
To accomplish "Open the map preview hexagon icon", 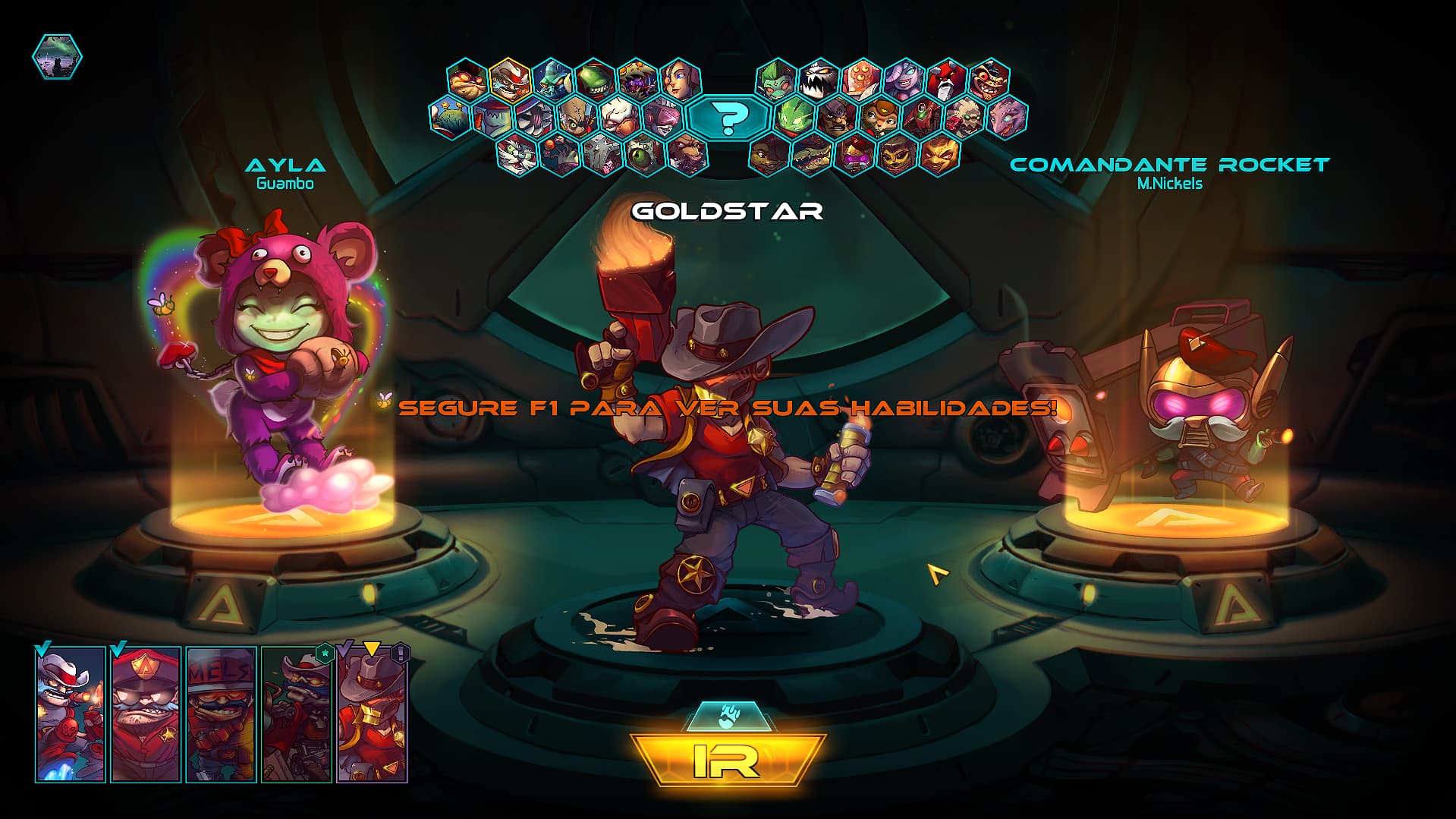I will coord(57,57).
